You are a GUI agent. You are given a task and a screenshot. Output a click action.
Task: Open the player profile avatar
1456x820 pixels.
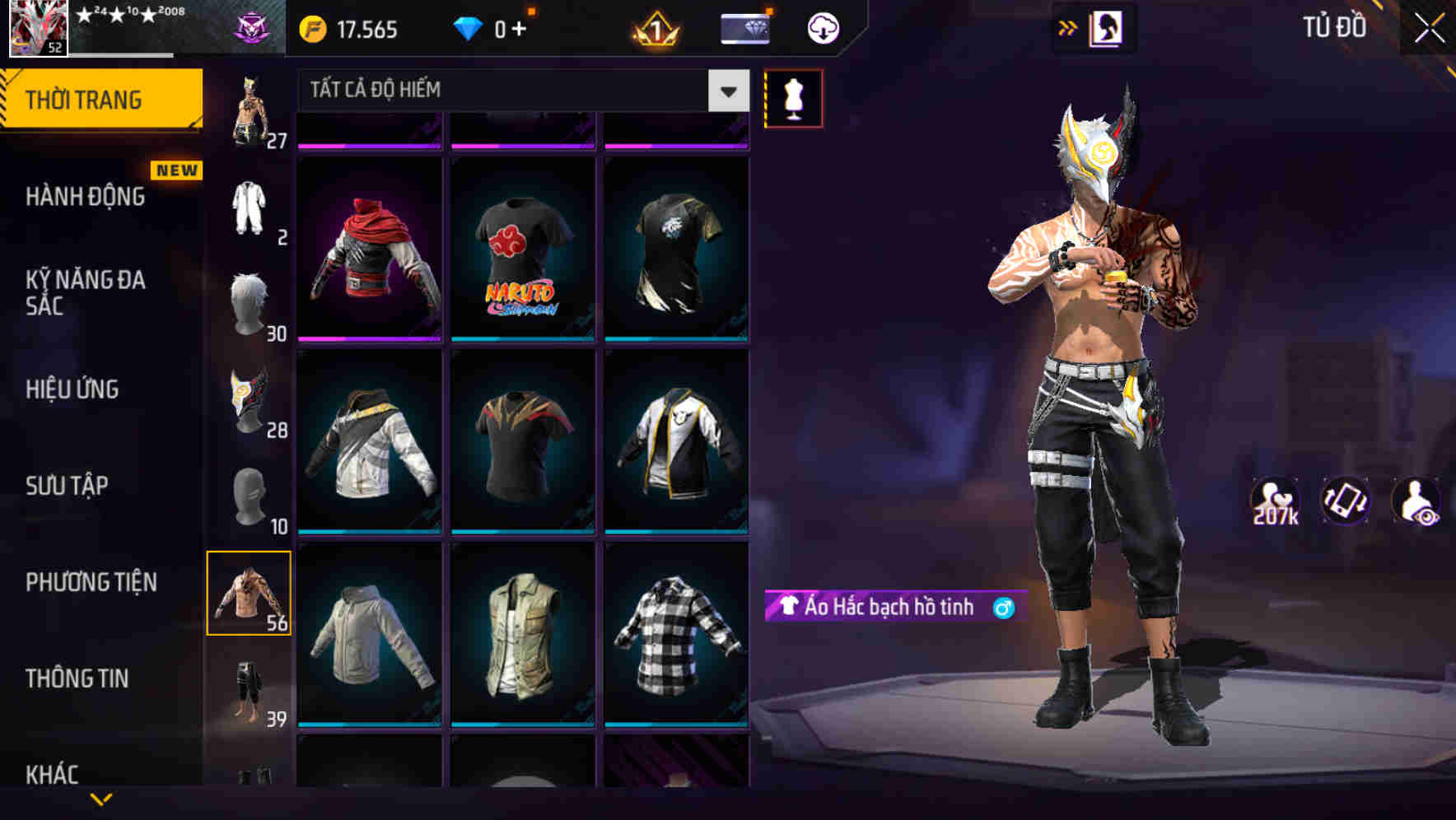click(37, 27)
